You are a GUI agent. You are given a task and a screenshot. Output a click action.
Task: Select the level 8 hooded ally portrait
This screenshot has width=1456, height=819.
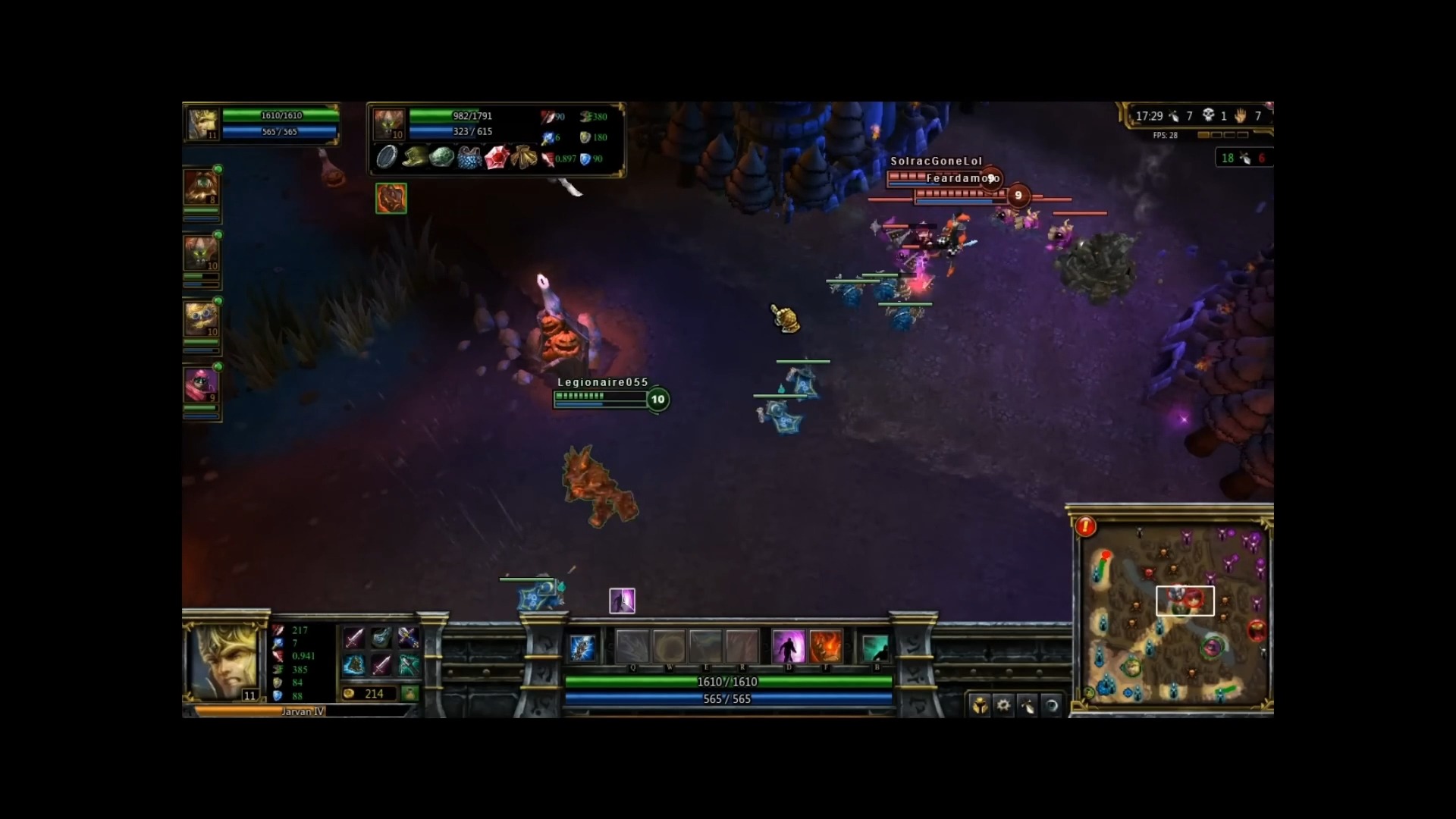coord(201,187)
